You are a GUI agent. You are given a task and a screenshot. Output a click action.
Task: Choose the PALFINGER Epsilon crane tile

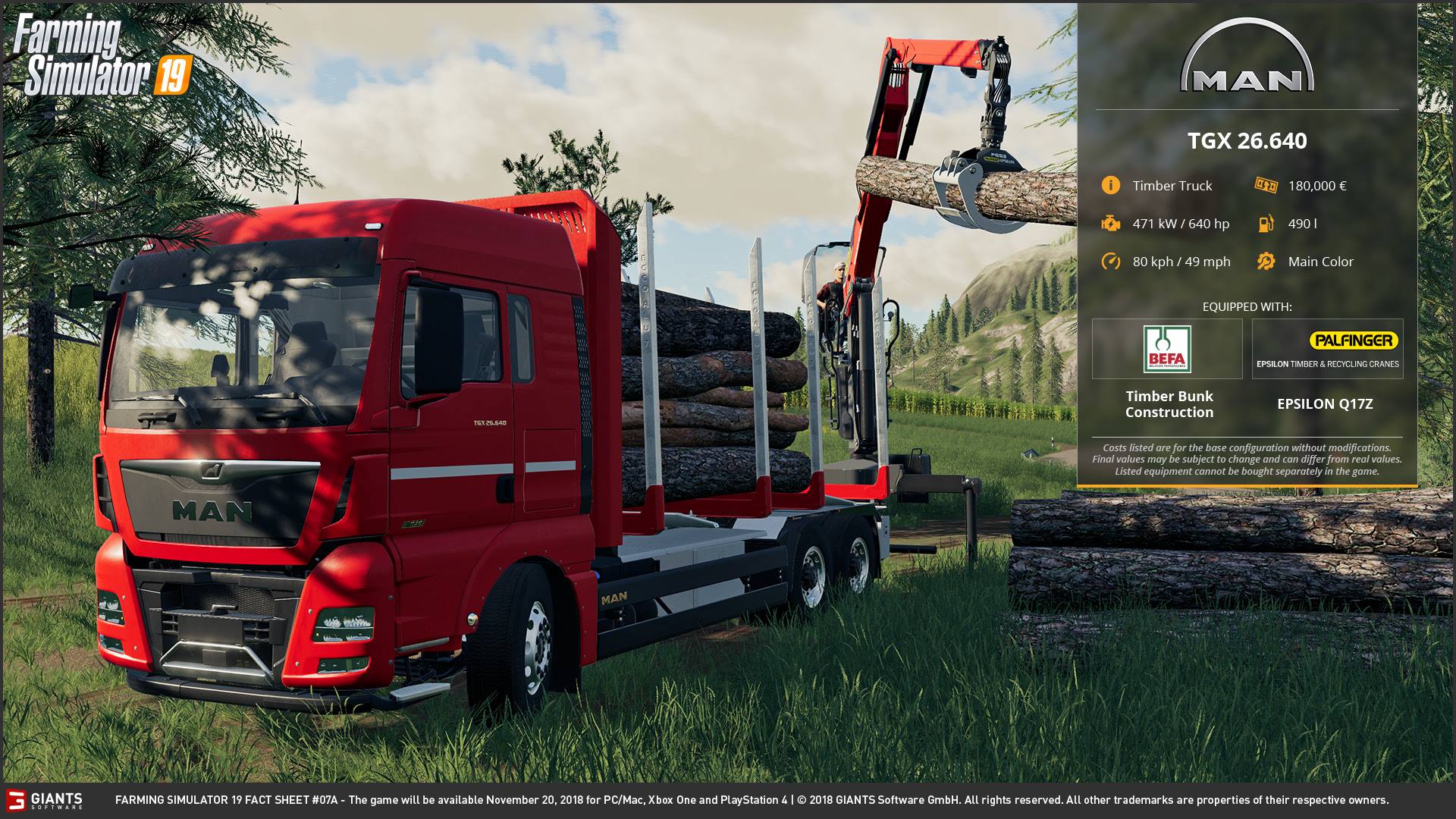pyautogui.click(x=1327, y=349)
